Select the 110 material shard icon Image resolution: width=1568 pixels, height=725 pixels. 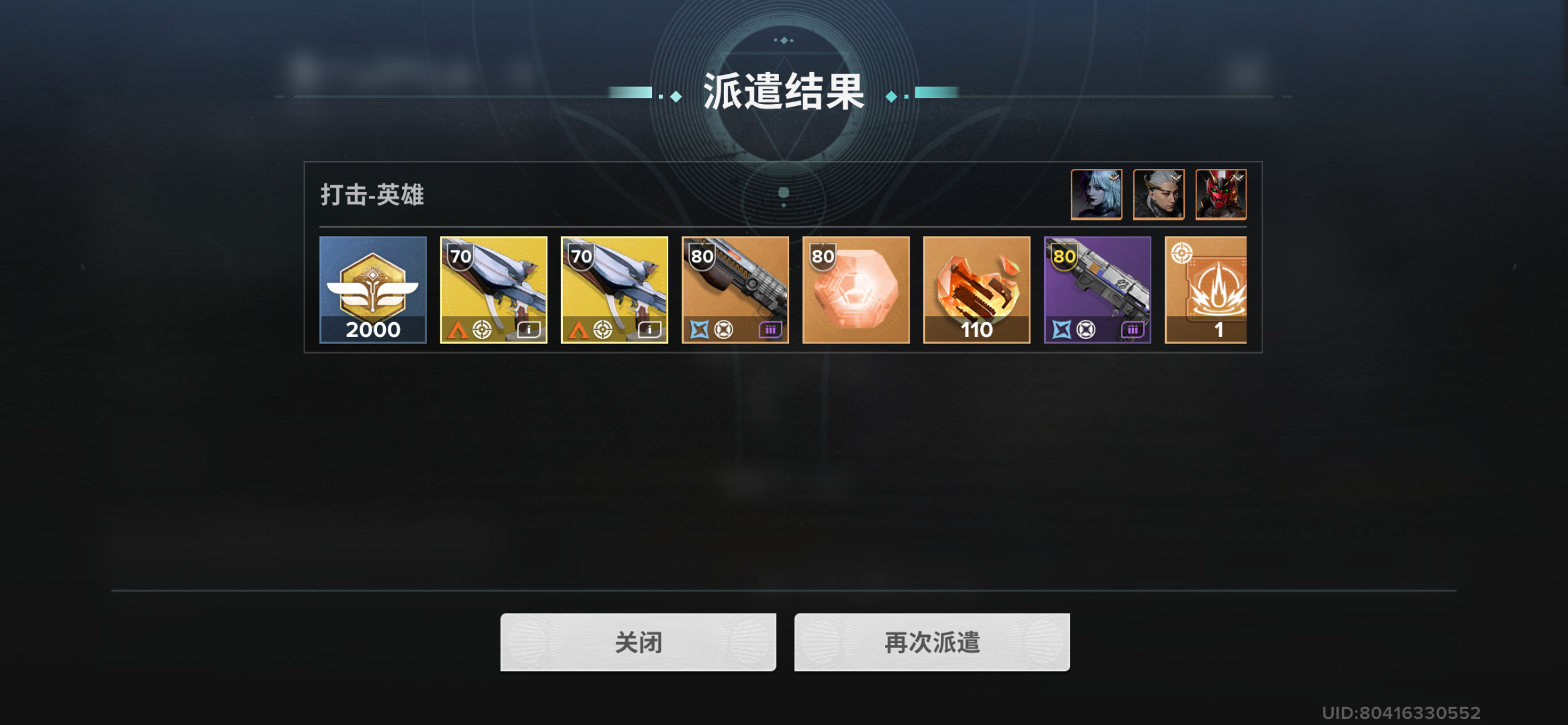coord(976,289)
